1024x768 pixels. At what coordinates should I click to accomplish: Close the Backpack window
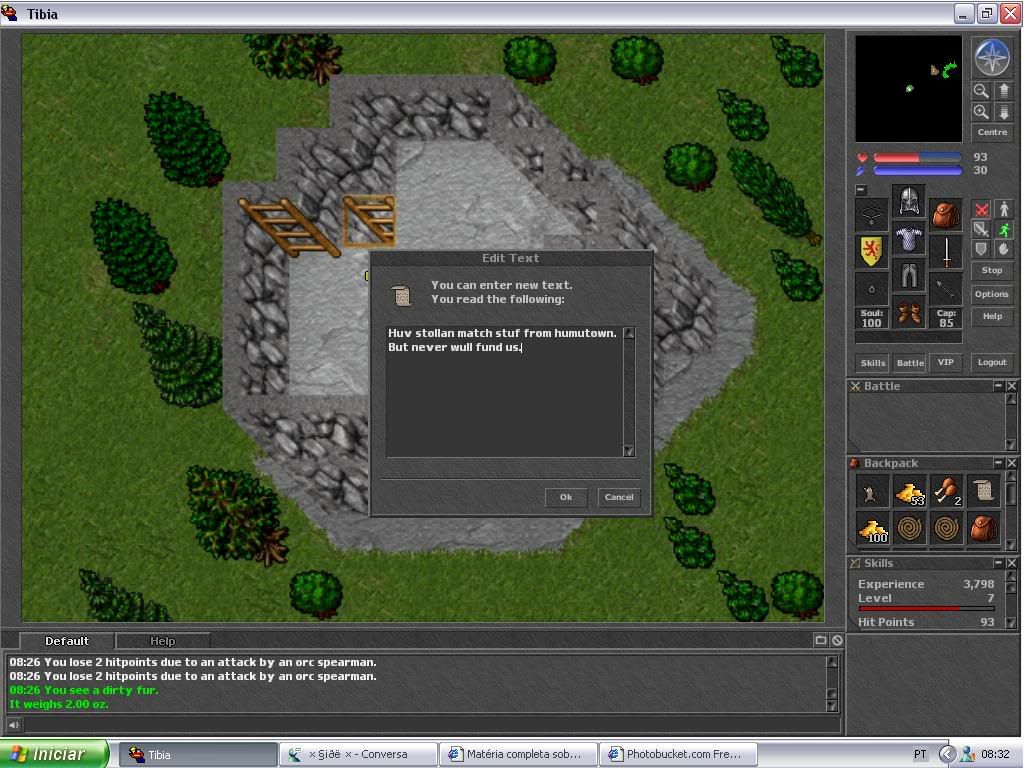pyautogui.click(x=1012, y=463)
